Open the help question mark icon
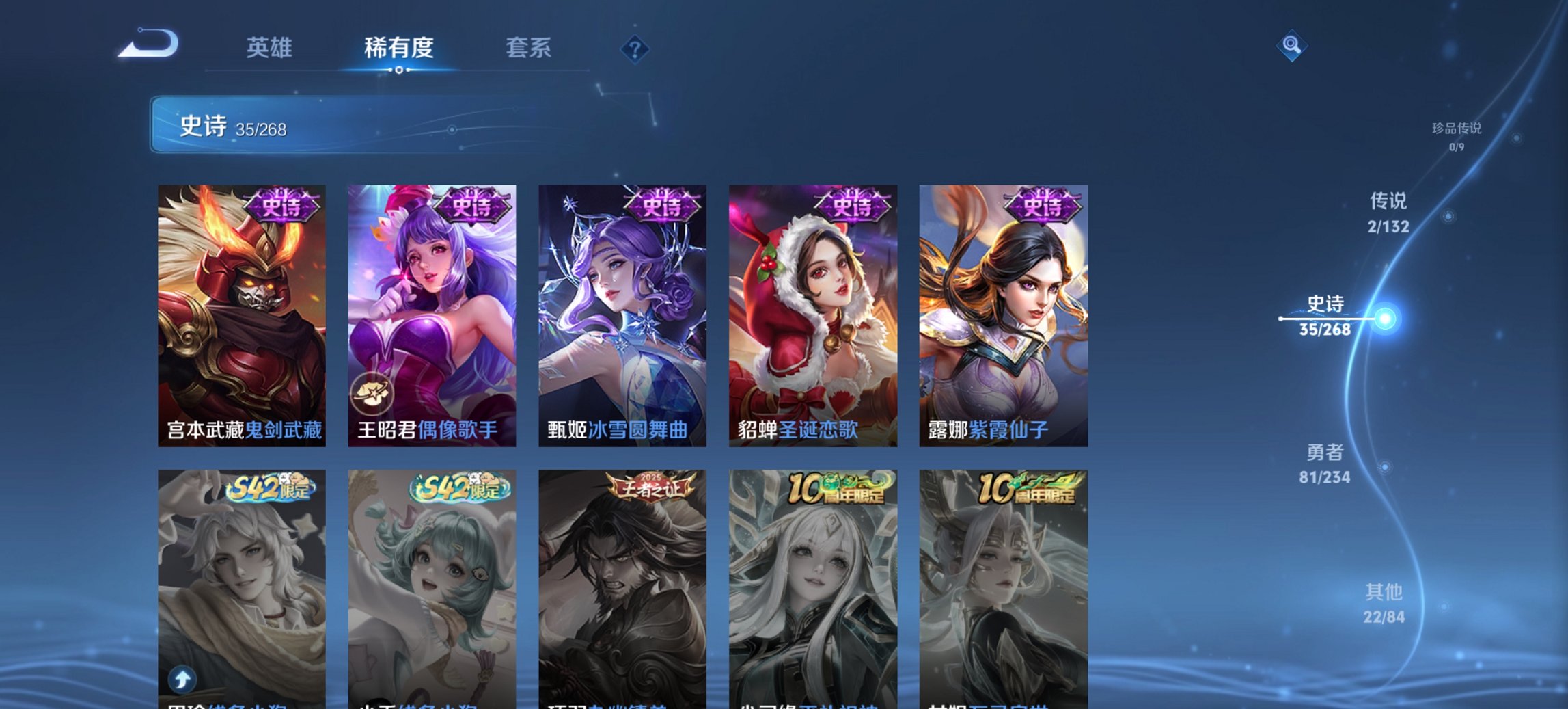The image size is (1568, 709). [x=635, y=49]
